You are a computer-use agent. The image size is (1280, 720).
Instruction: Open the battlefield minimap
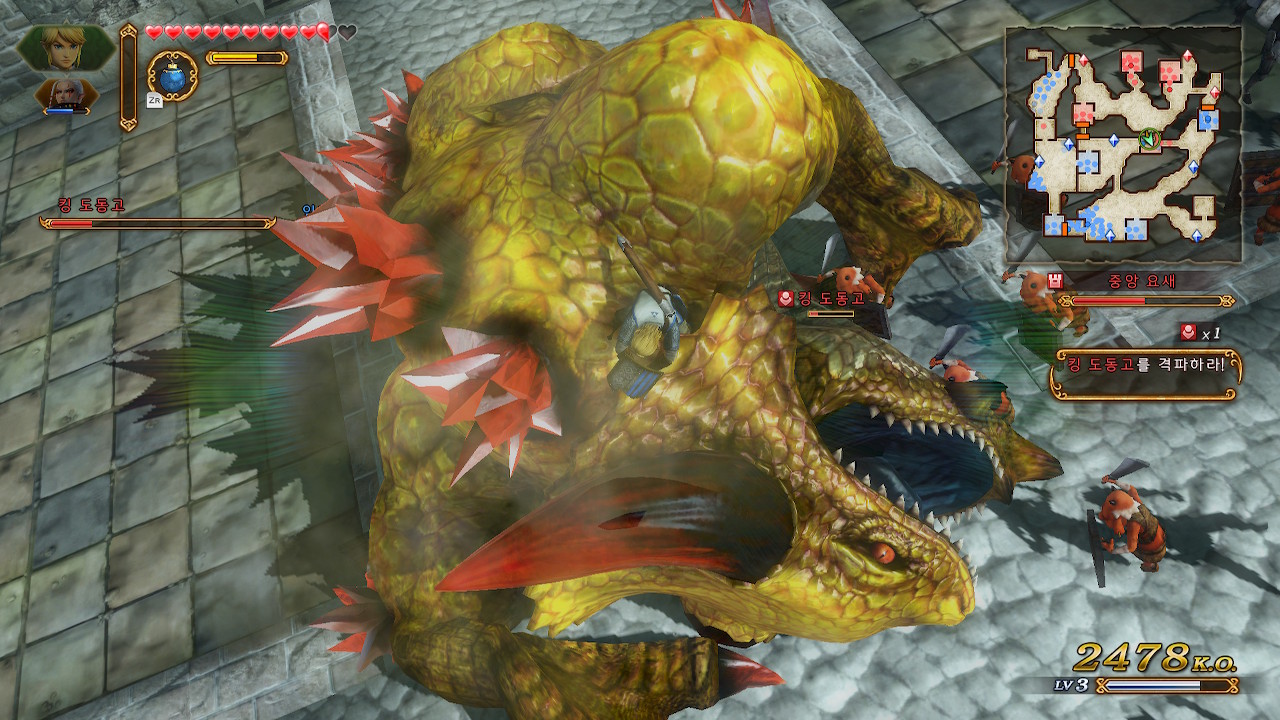[1124, 145]
